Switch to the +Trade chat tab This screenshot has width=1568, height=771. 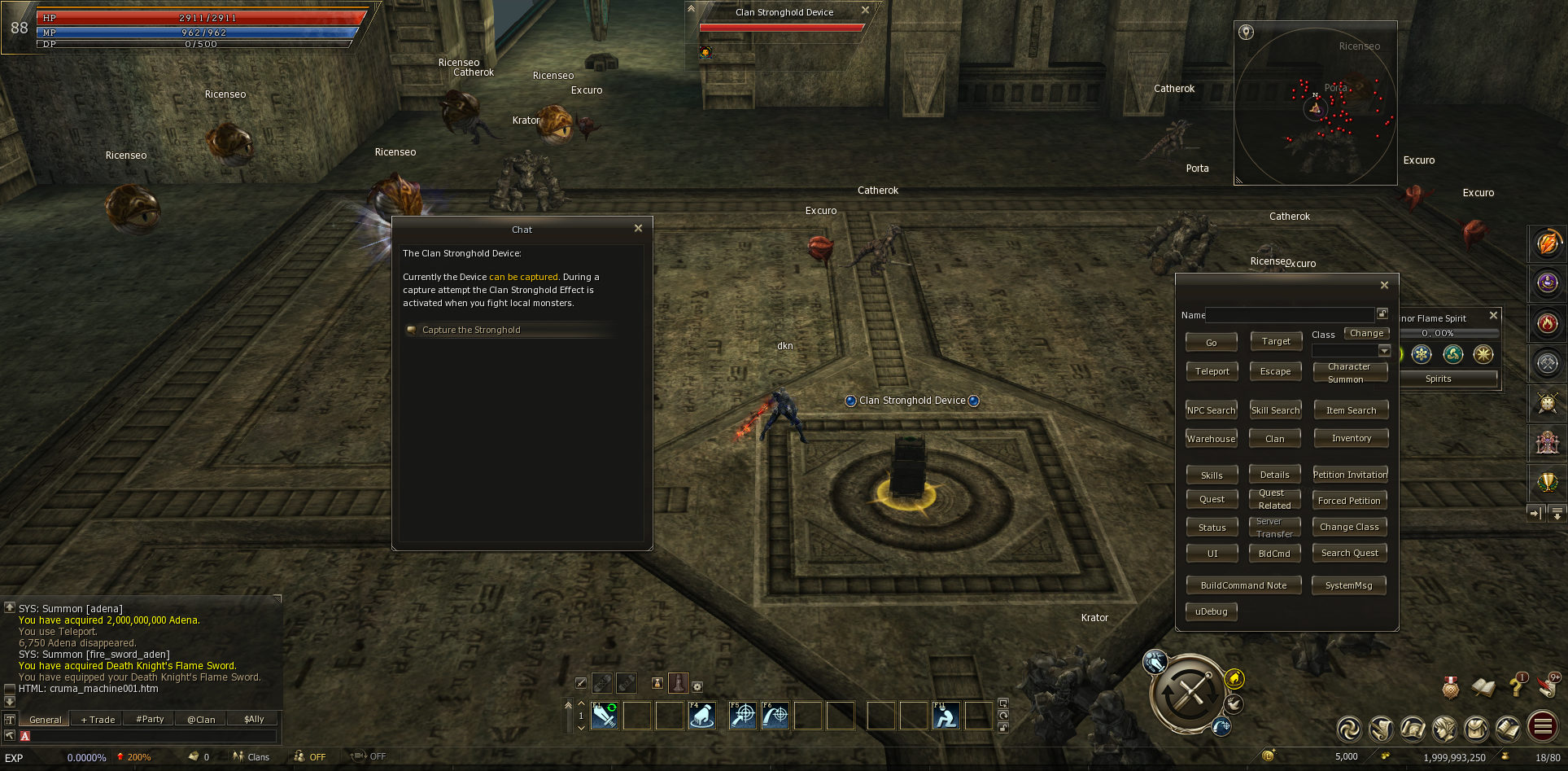(98, 720)
